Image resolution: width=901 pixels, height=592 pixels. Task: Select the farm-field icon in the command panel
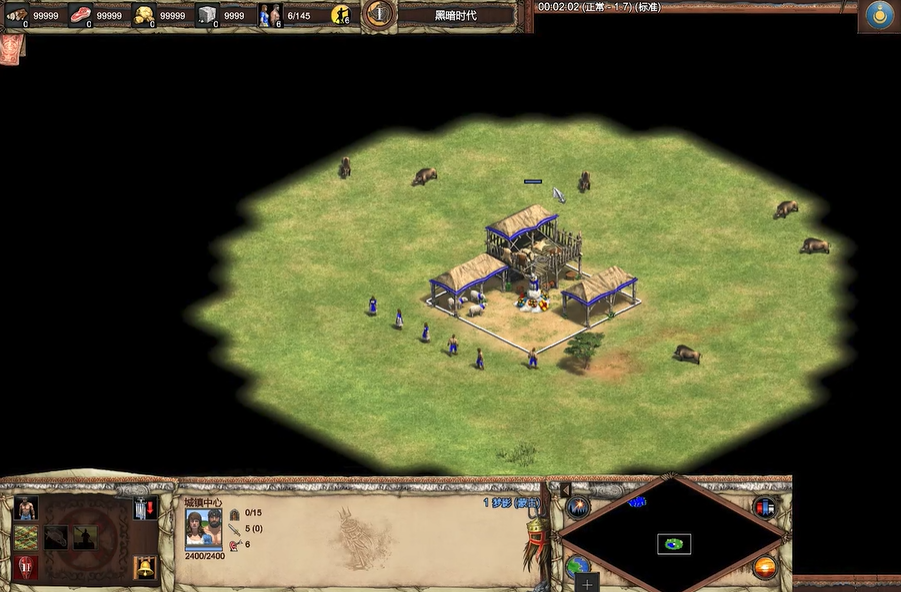26,538
